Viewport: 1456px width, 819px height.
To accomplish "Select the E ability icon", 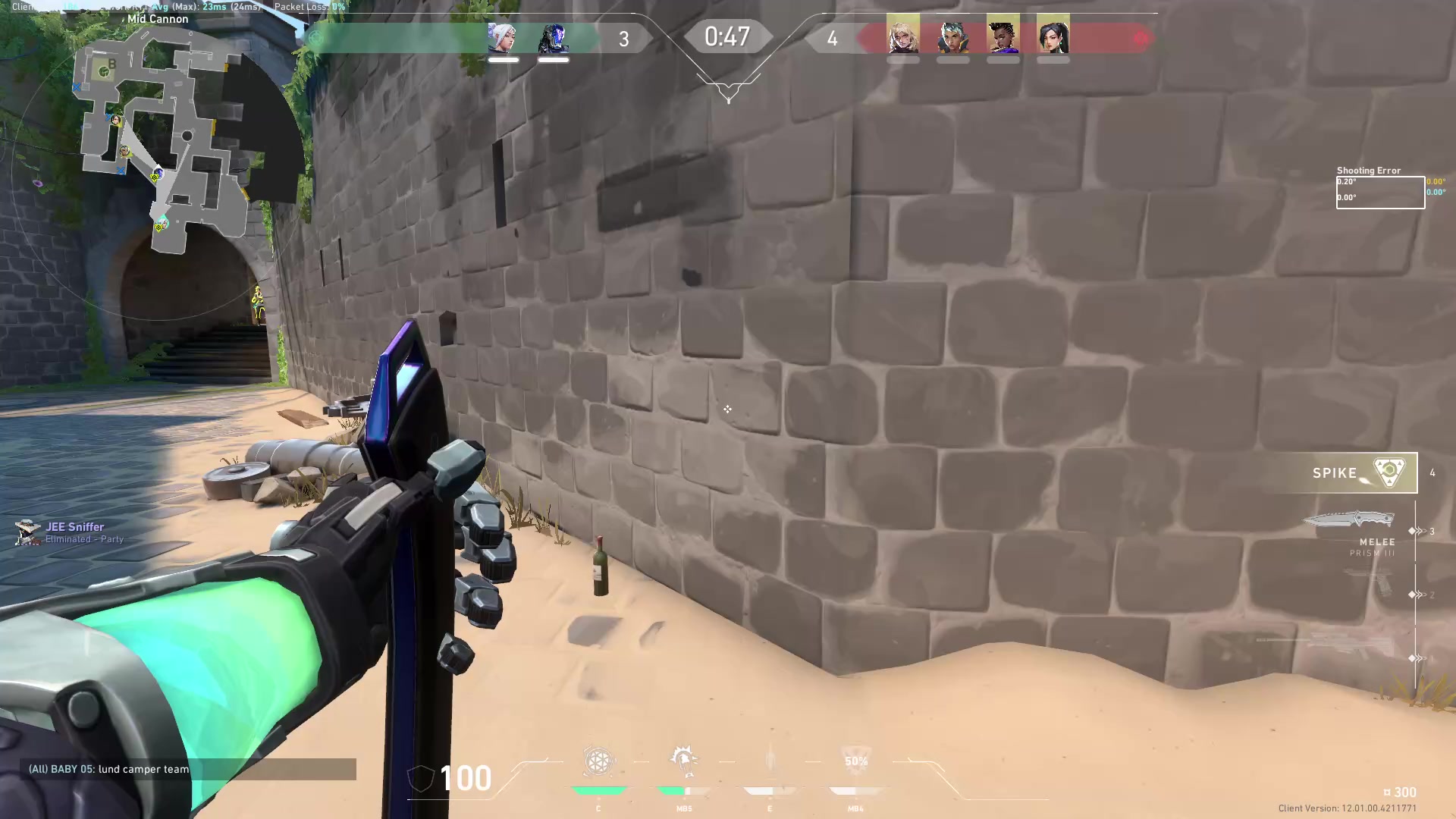I will coord(770,762).
